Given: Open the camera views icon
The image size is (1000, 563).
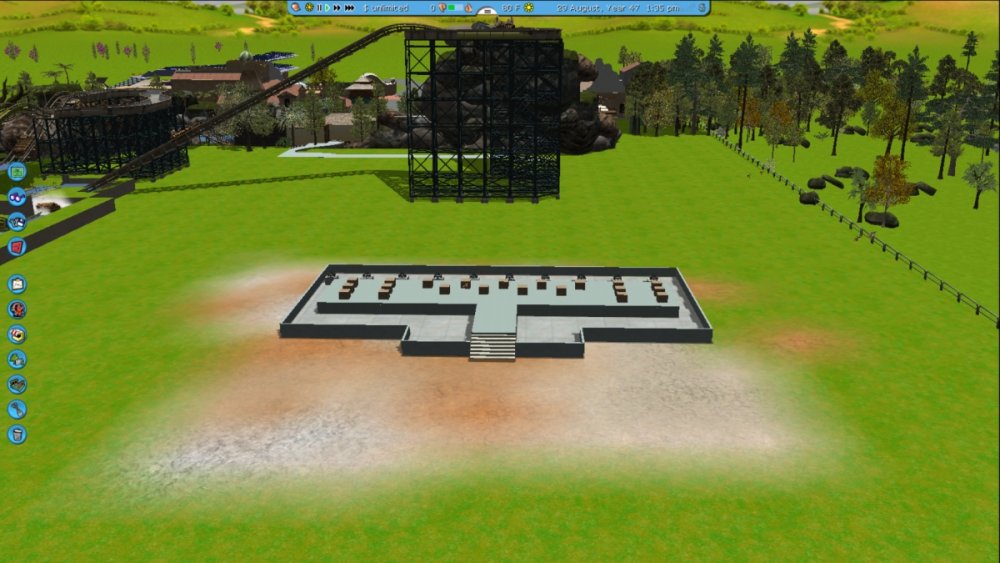Looking at the screenshot, I should [17, 221].
